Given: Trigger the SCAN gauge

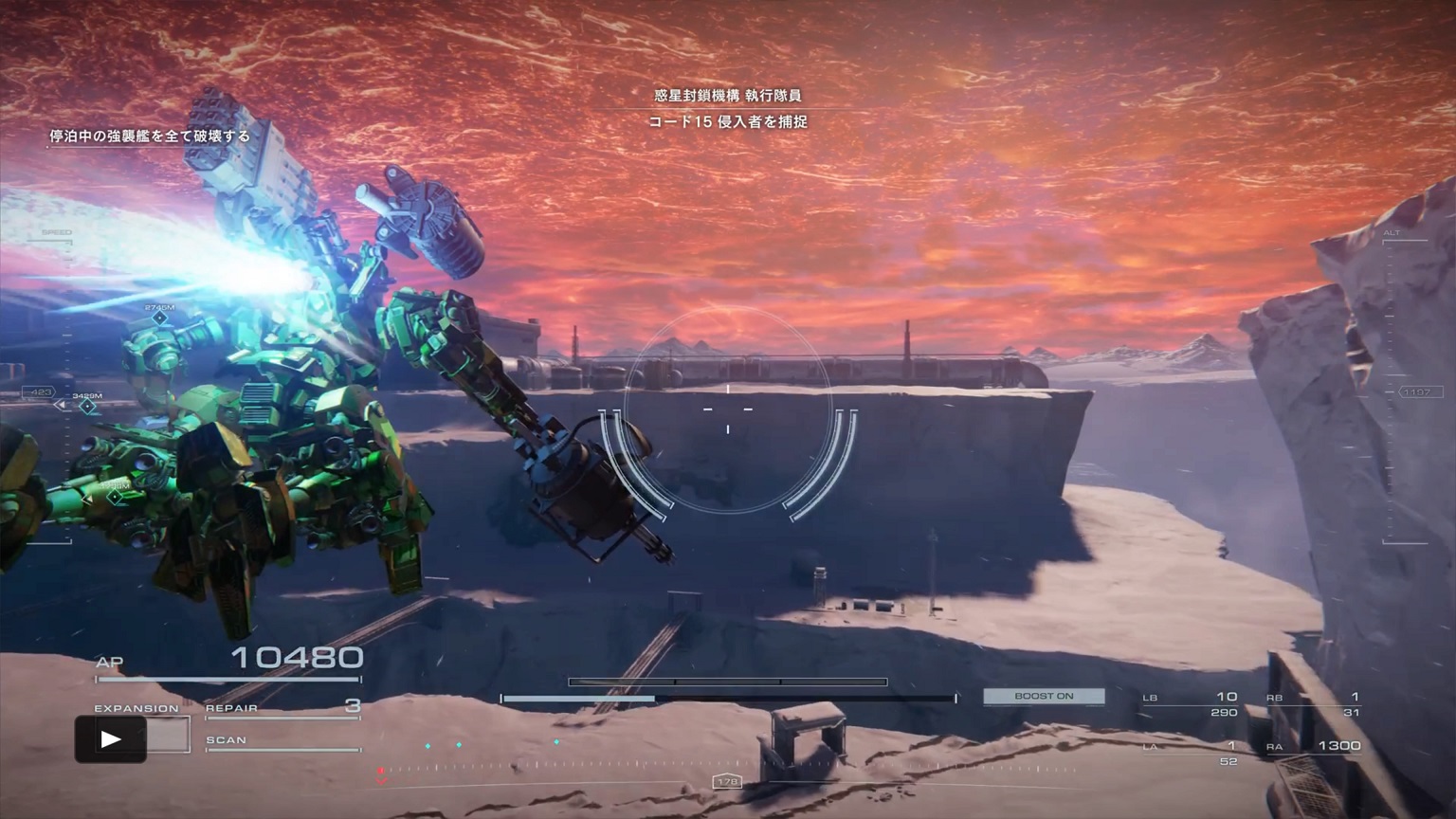Looking at the screenshot, I should click(x=282, y=741).
